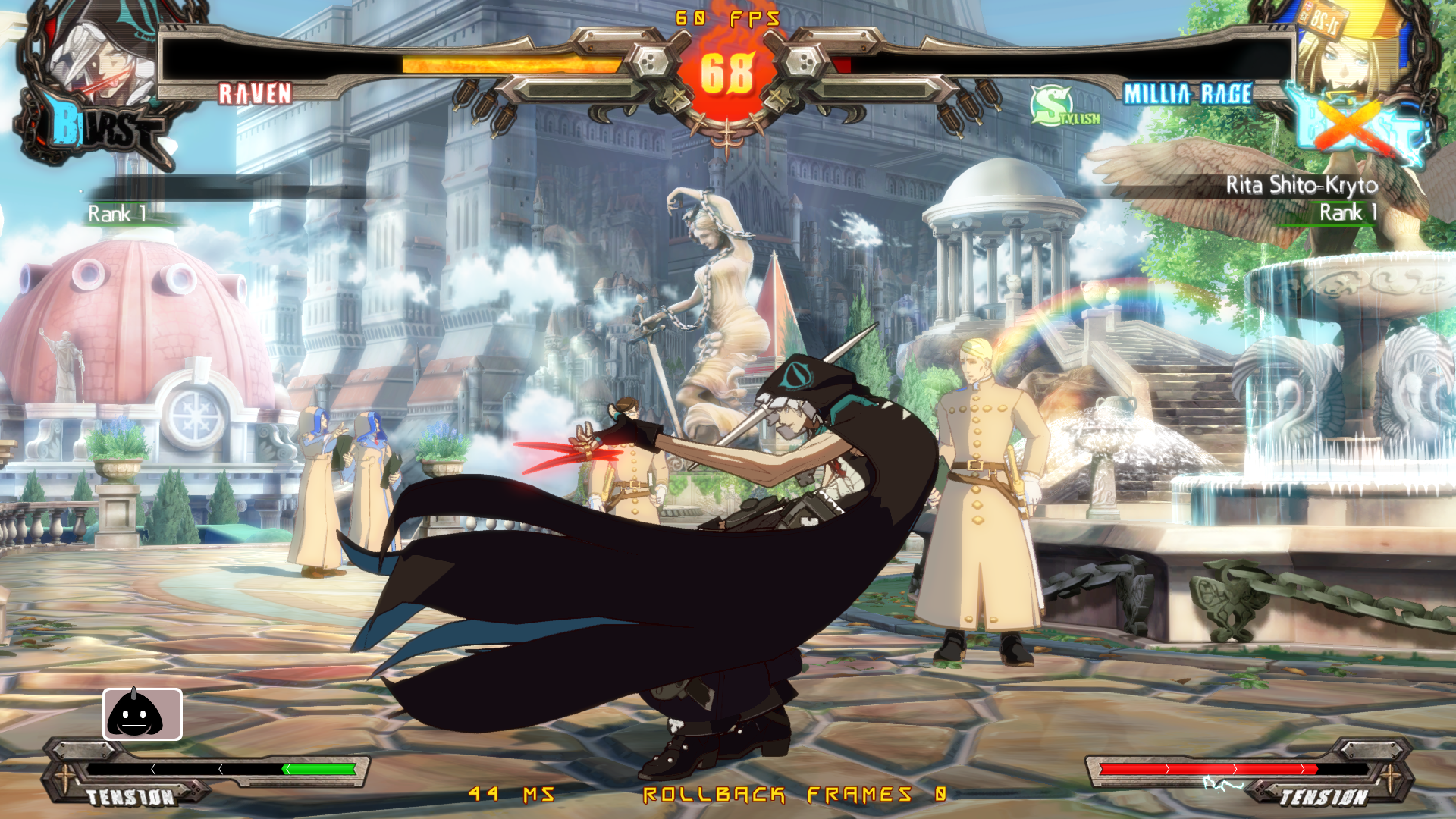1456x819 pixels.
Task: Select the Rita Shito-Kryto player name
Action: [1301, 185]
